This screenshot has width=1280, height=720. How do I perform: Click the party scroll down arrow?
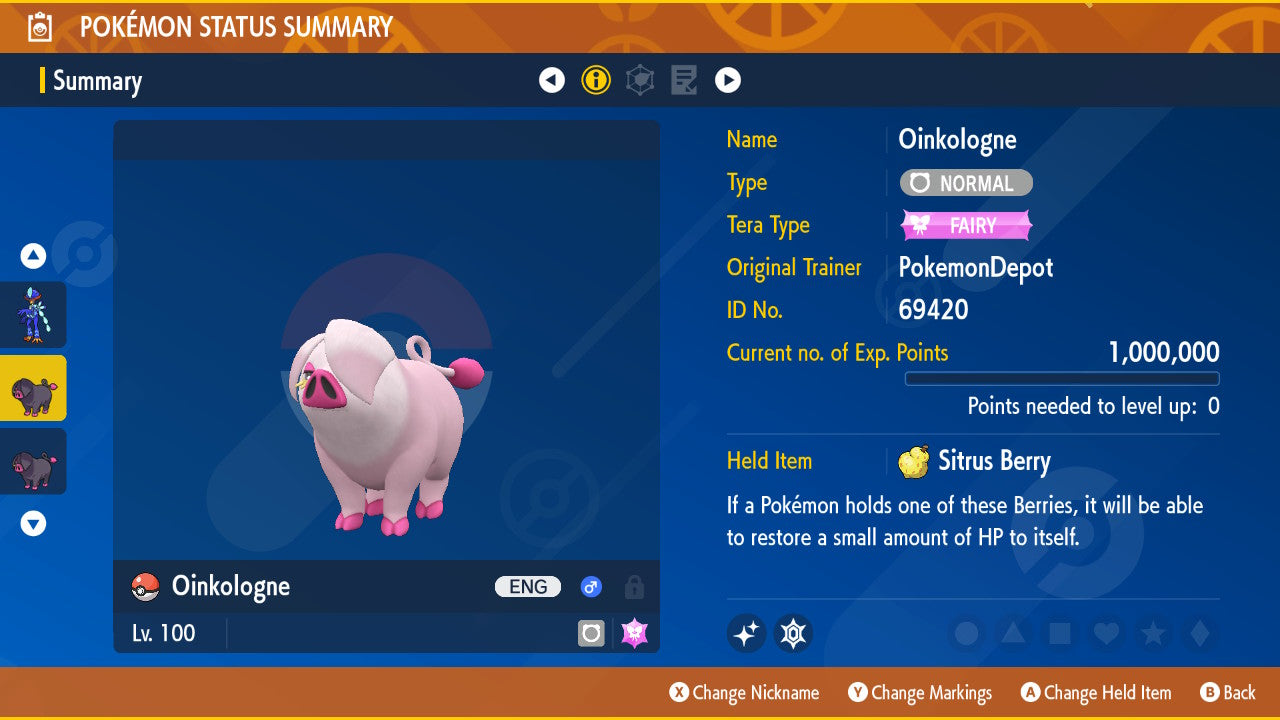tap(33, 523)
